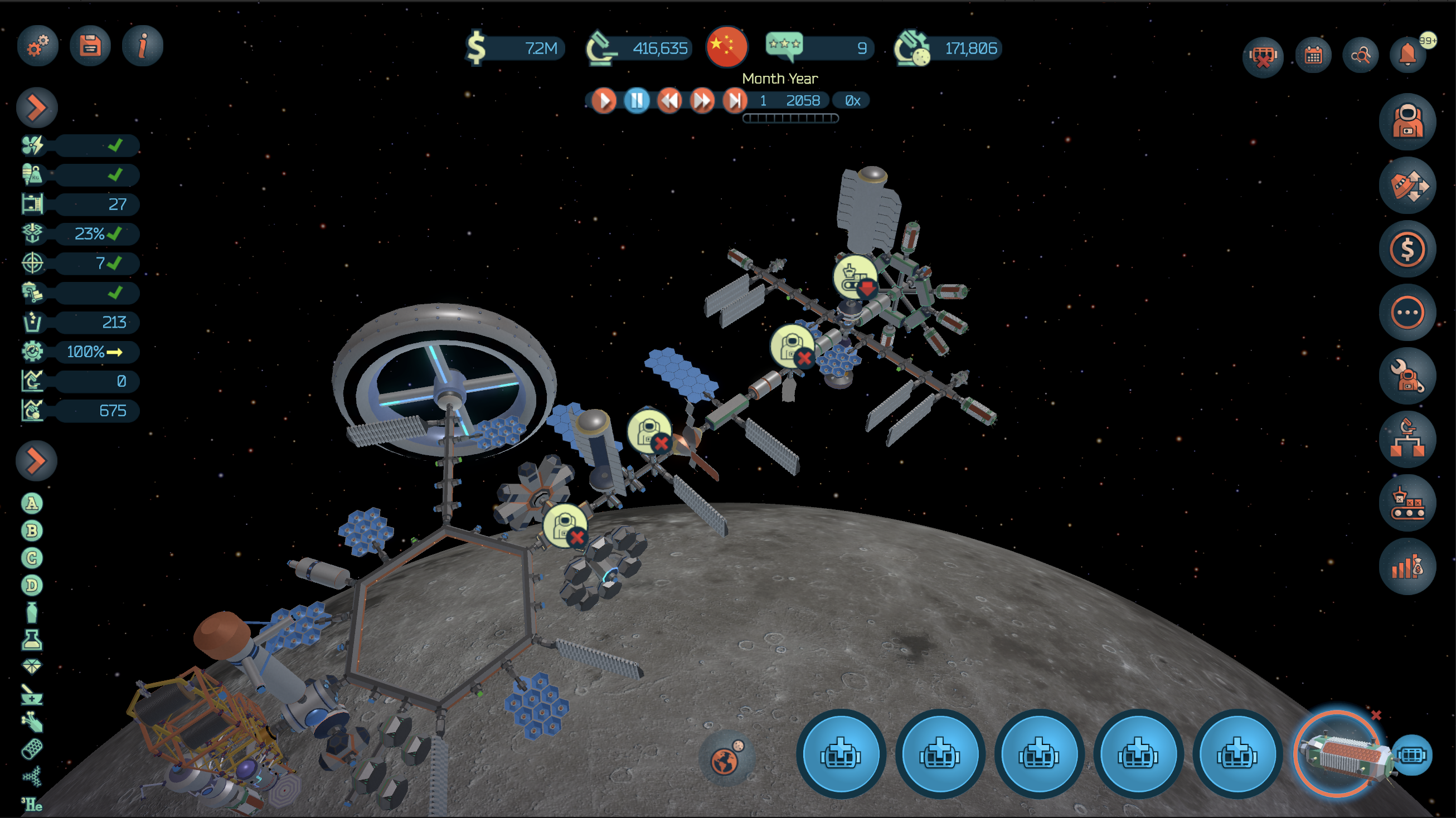This screenshot has width=1456, height=818.
Task: Switch view with the Earth-Moon globe button
Action: pos(726,759)
